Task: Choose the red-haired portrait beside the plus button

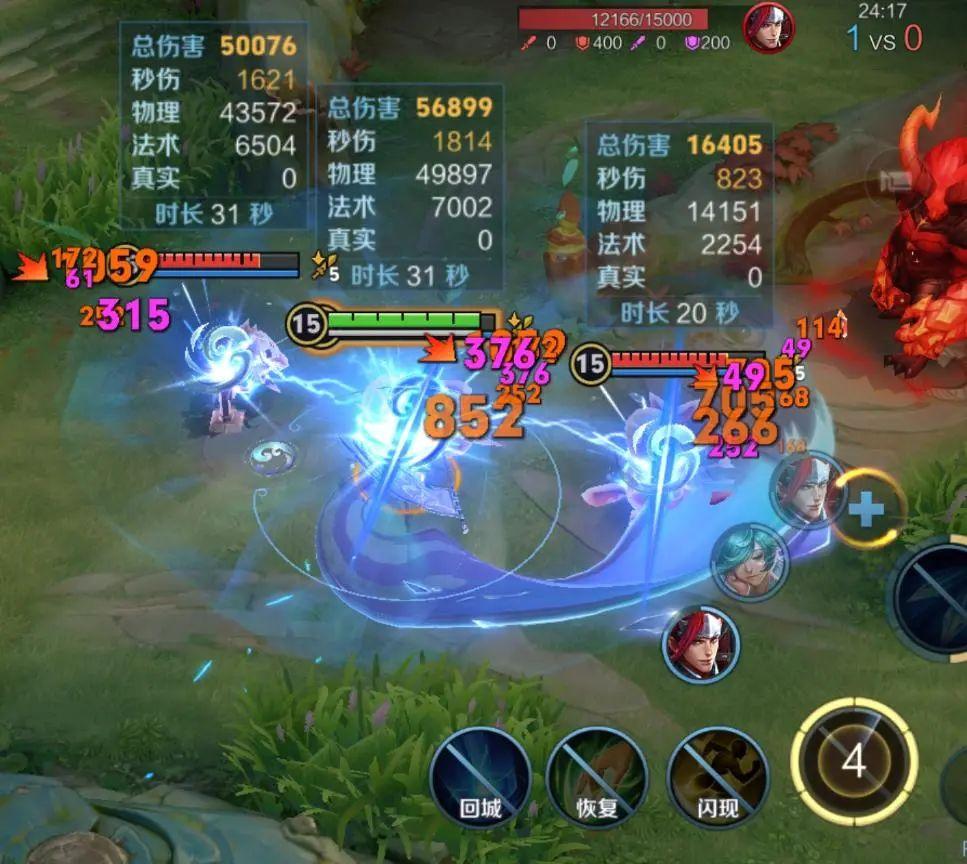Action: pyautogui.click(x=808, y=490)
